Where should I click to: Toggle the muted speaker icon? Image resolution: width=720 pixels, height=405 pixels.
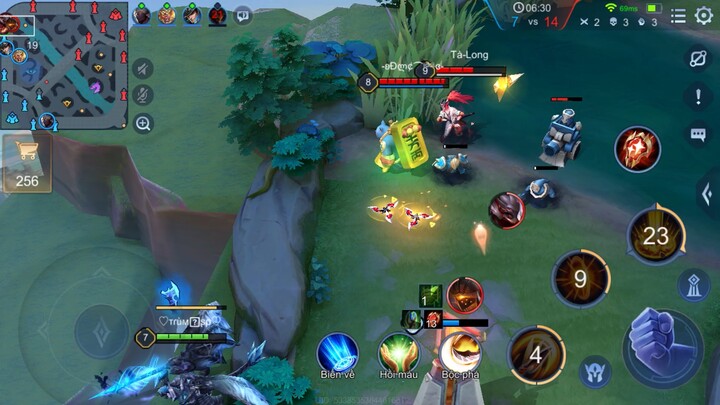point(143,68)
